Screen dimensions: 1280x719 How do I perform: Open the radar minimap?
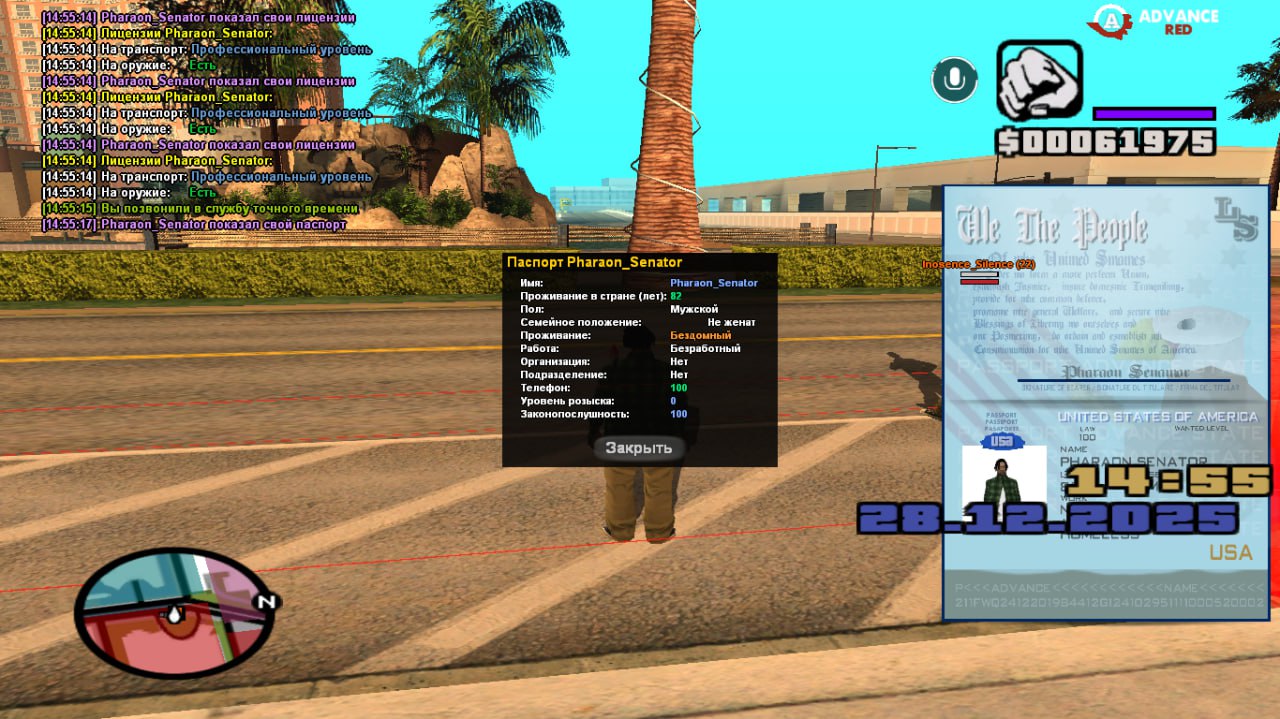point(174,613)
